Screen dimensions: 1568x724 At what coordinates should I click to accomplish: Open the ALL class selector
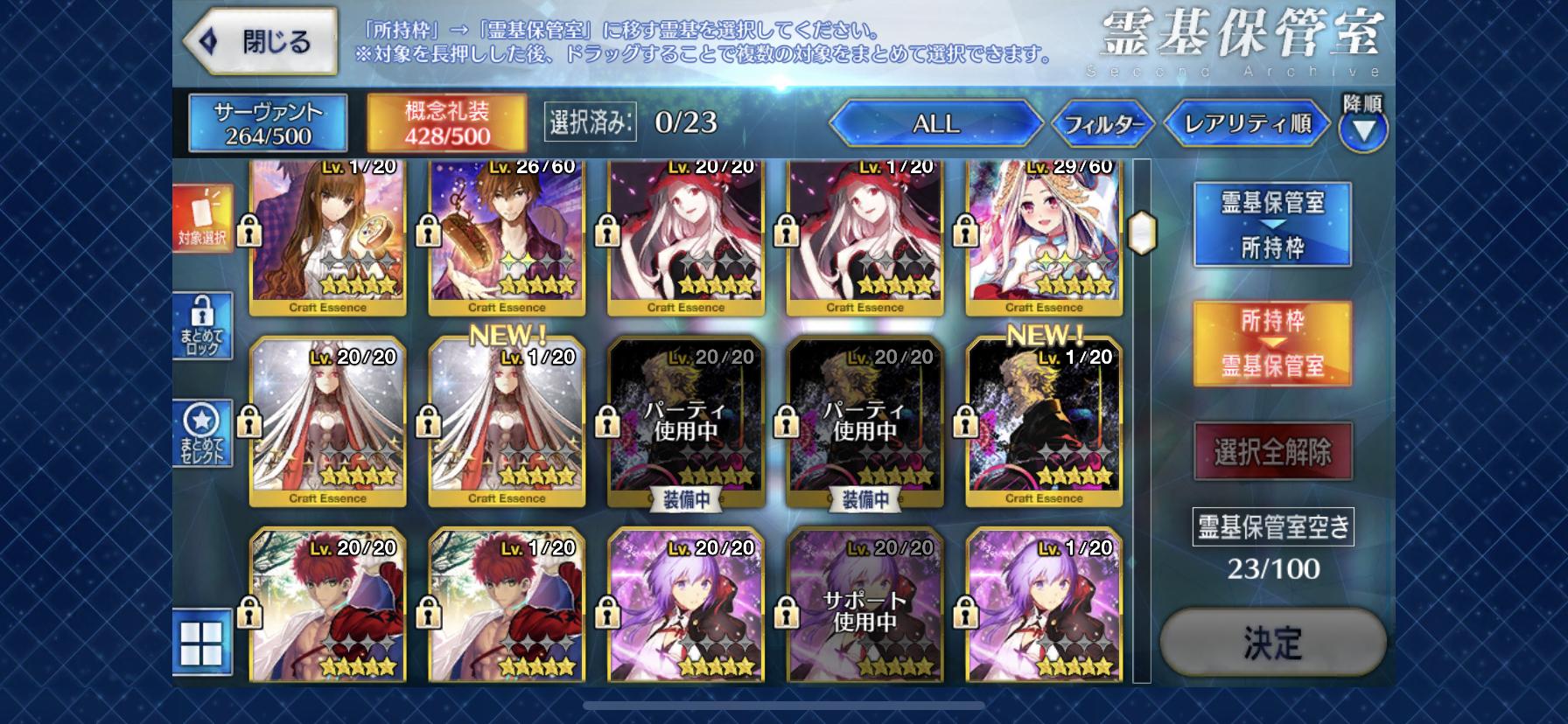click(935, 124)
